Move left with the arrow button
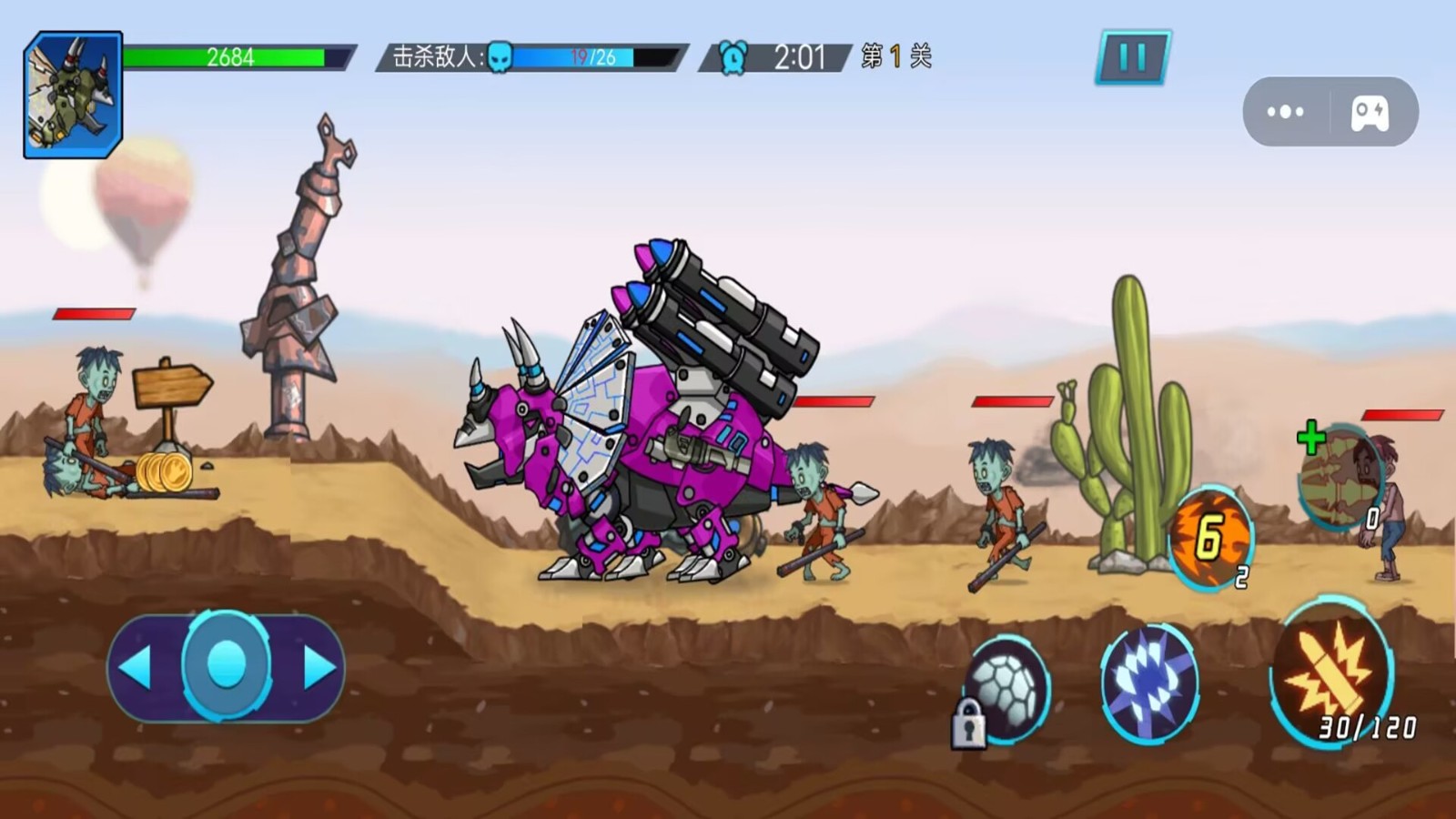 pos(138,668)
